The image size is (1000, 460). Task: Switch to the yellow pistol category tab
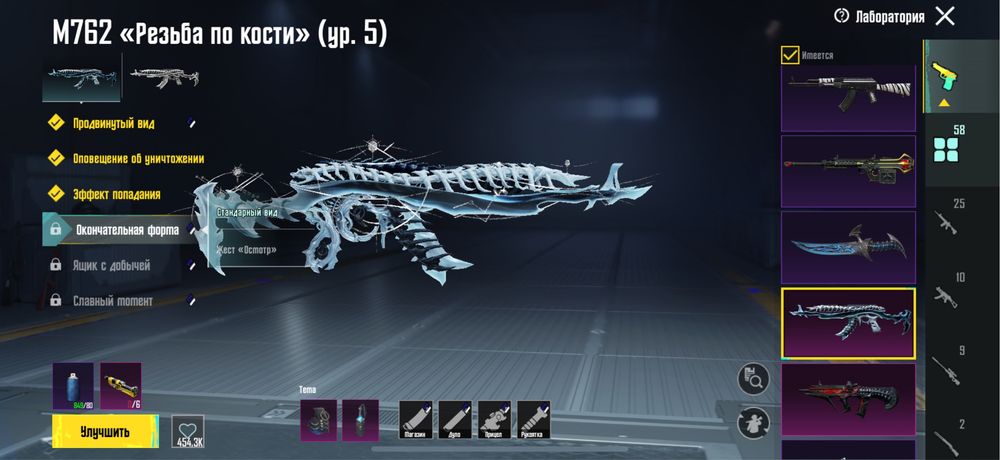click(942, 76)
